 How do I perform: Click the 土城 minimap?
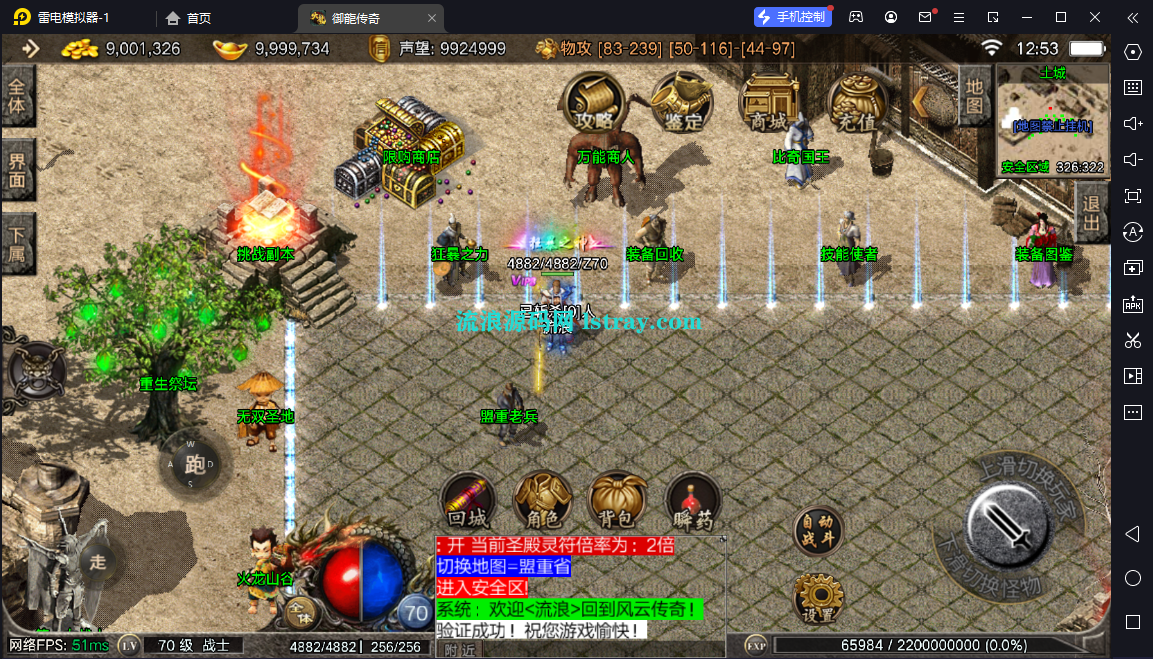click(x=1053, y=119)
